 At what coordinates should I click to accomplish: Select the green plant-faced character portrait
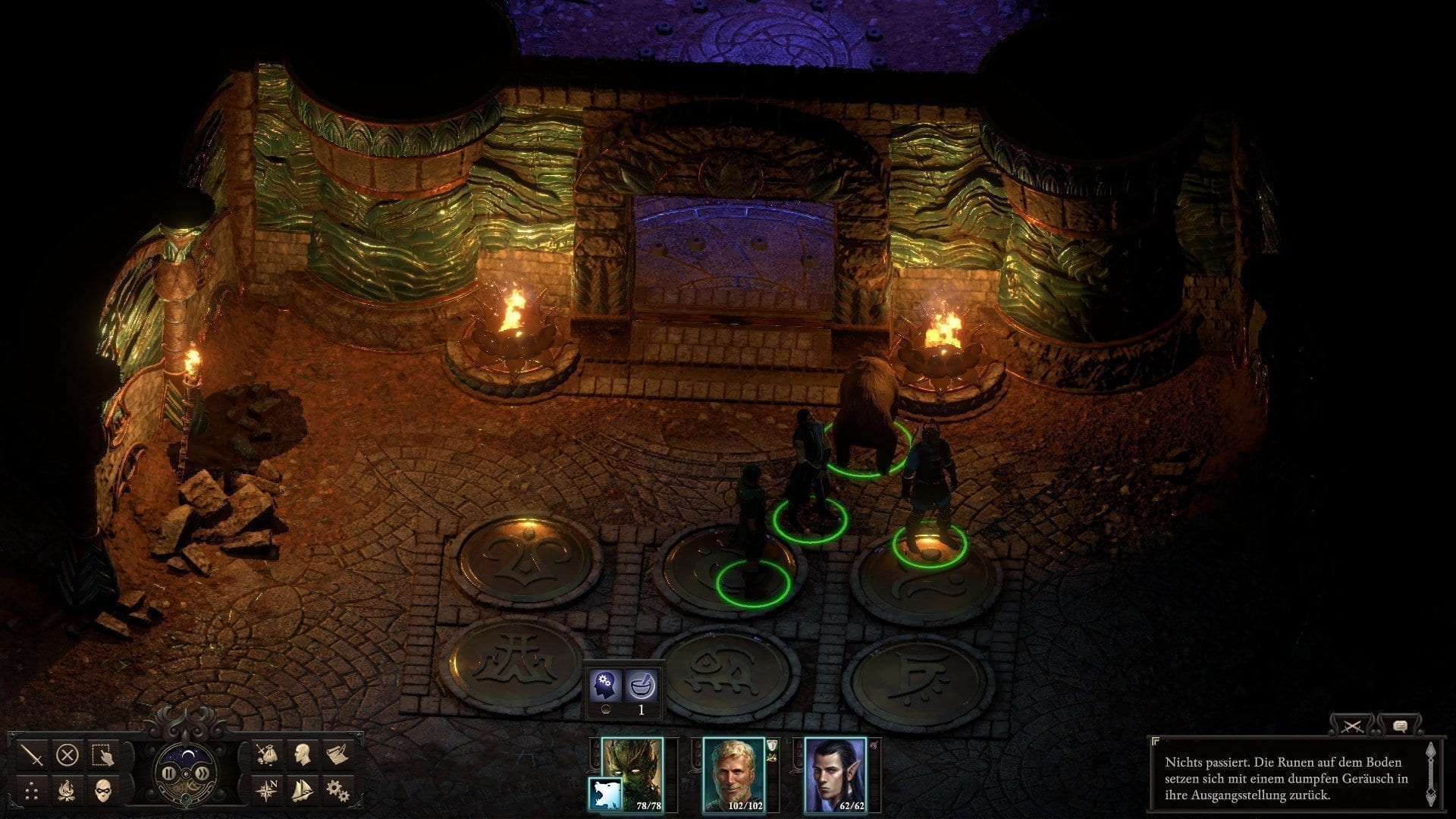click(x=632, y=775)
